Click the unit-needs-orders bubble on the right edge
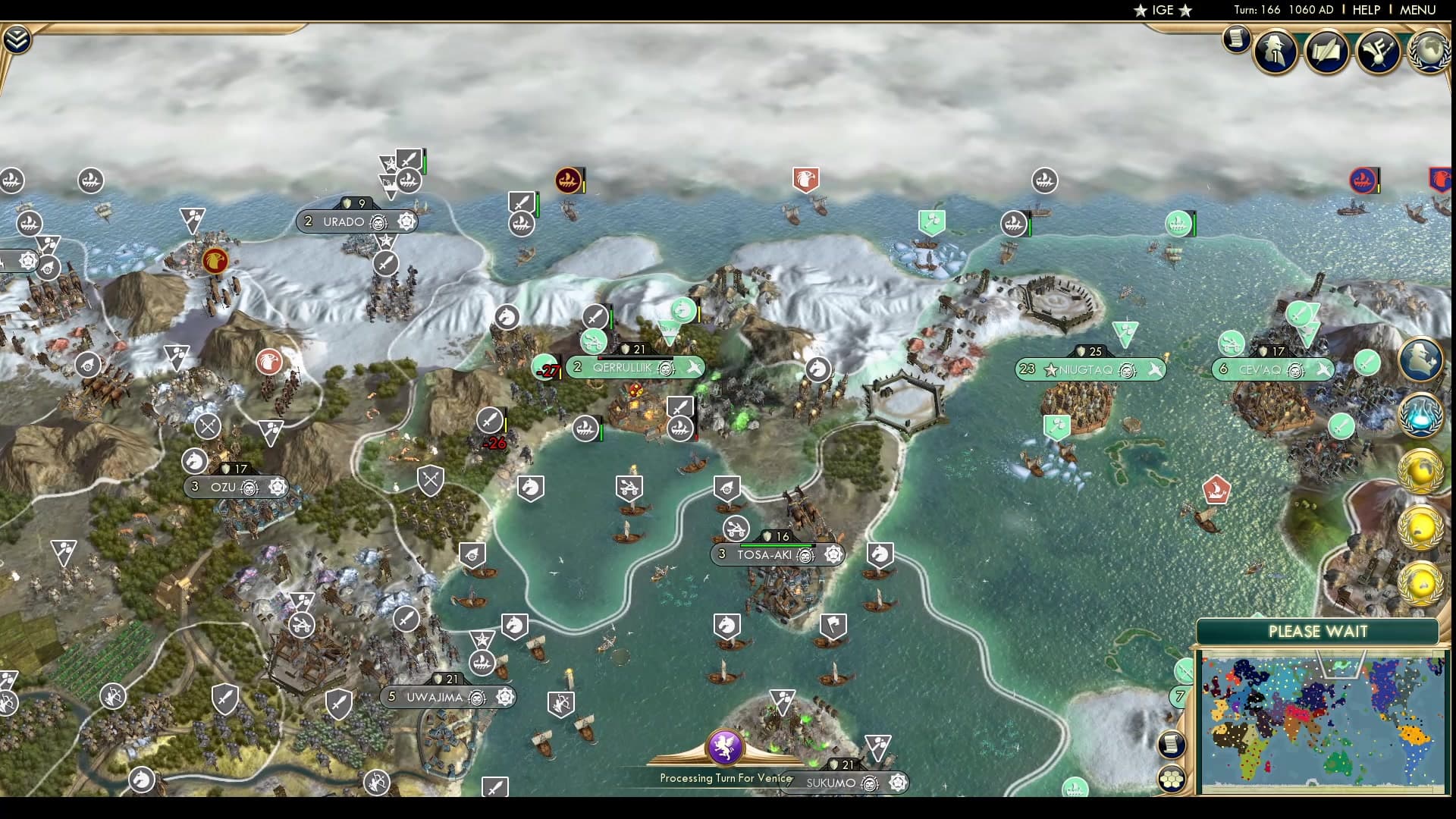This screenshot has height=819, width=1456. [x=1423, y=359]
